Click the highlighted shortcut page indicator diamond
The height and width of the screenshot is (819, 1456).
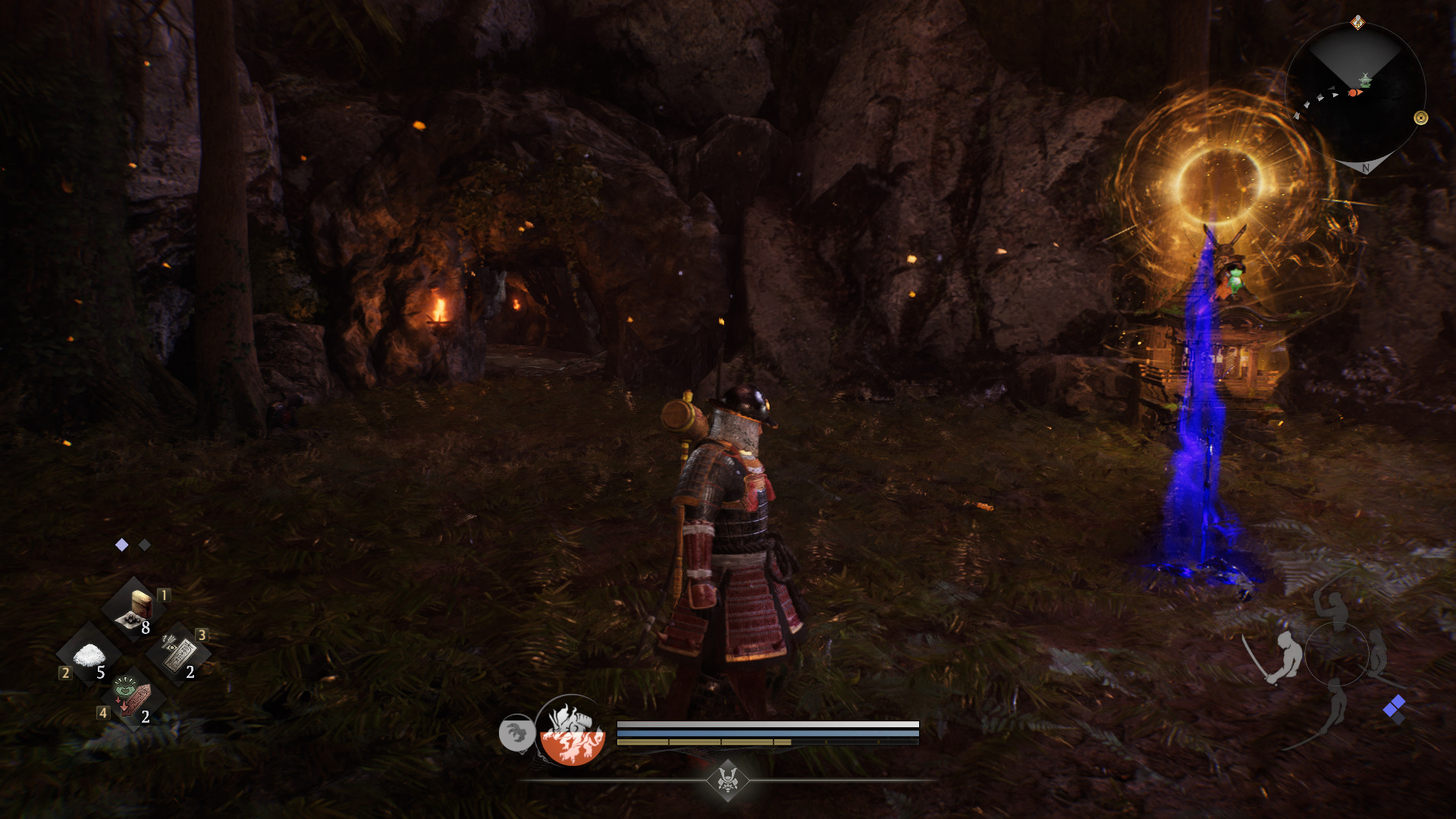pos(121,545)
